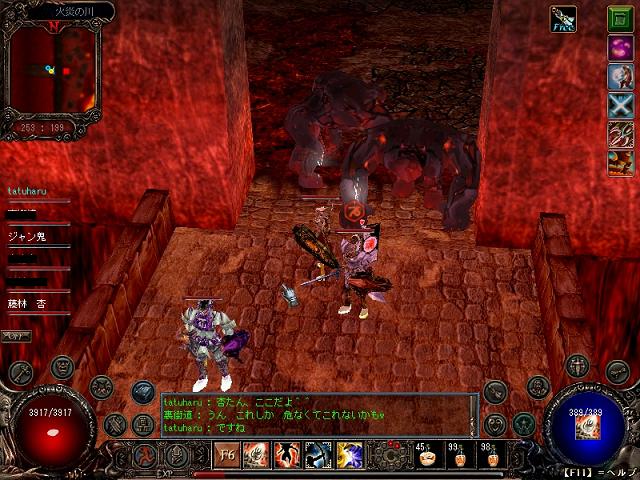Screen dimensions: 640x480
Task: Use the potion stack showing 45
Action: (x=425, y=457)
